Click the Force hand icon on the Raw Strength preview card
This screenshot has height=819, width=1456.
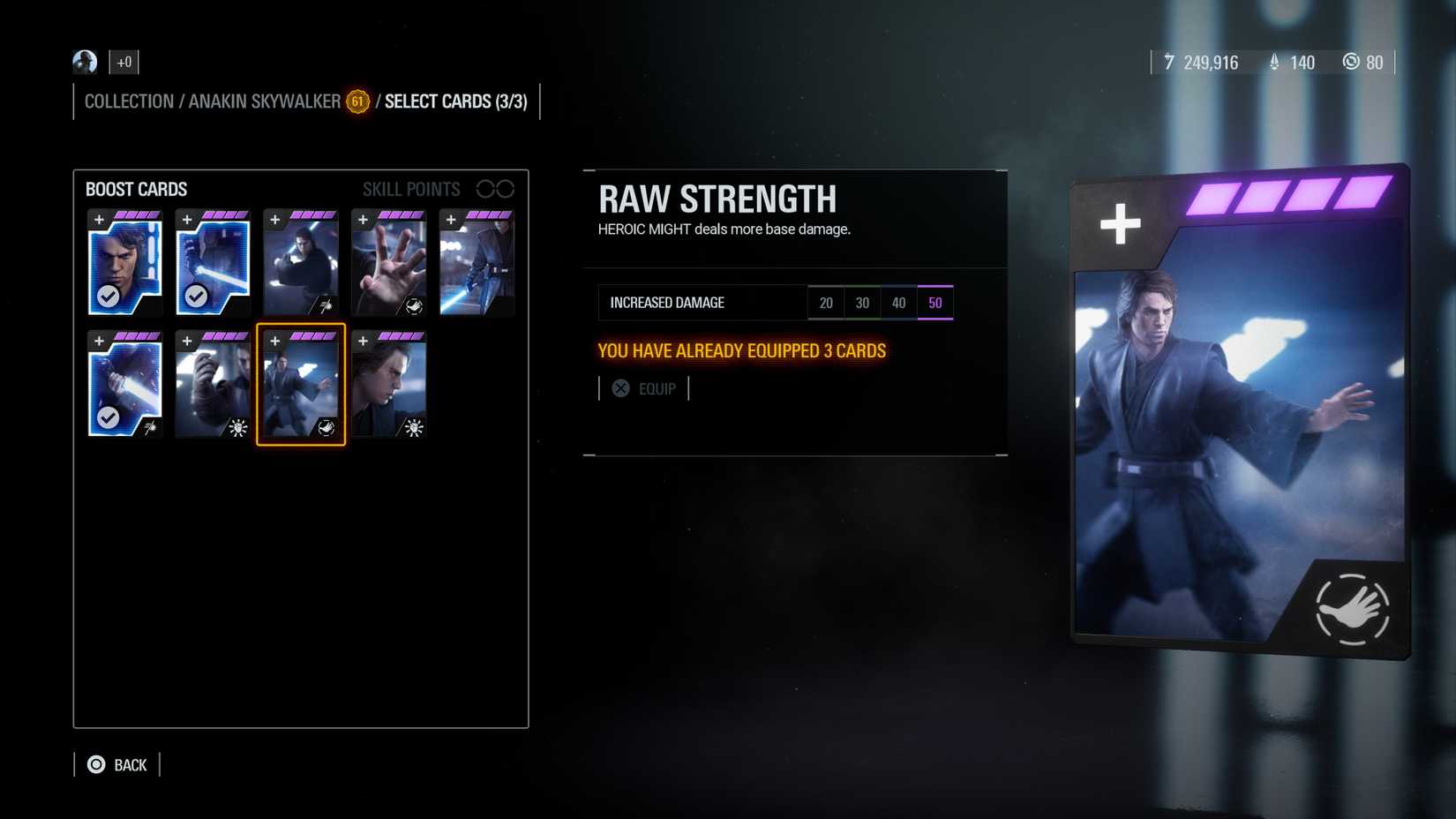pos(1351,608)
